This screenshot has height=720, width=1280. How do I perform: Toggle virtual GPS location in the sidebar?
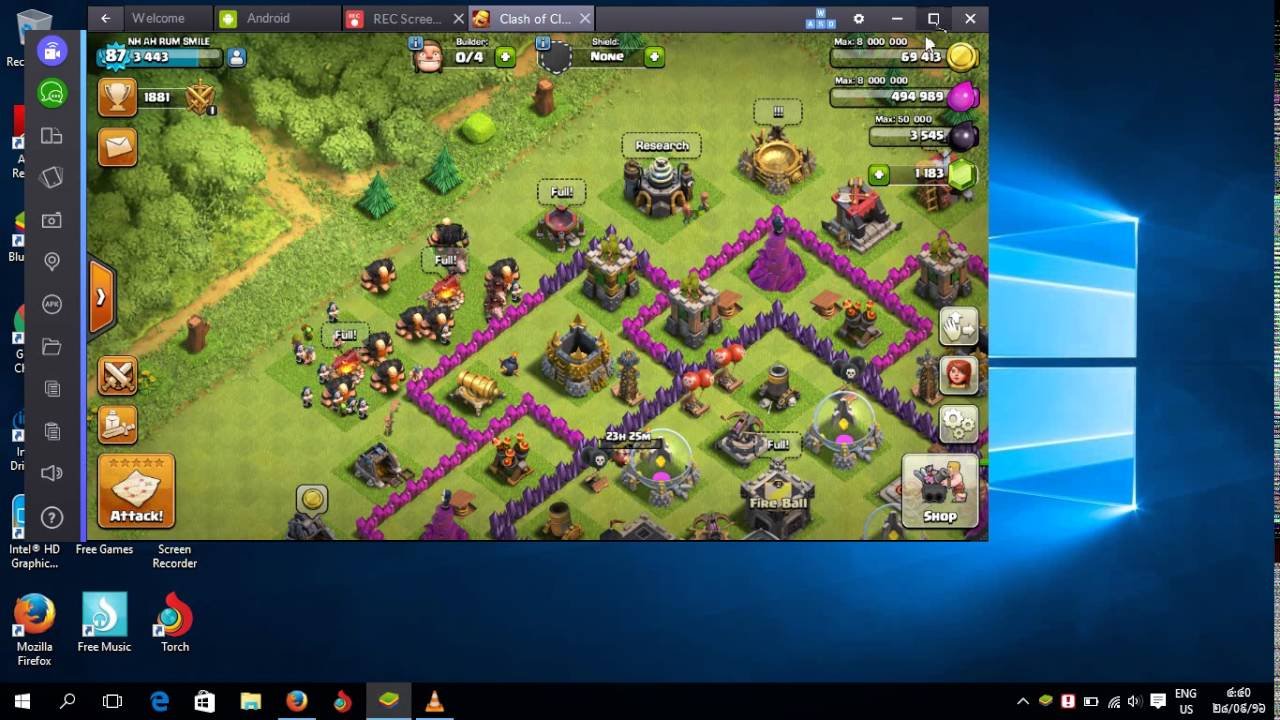[51, 261]
